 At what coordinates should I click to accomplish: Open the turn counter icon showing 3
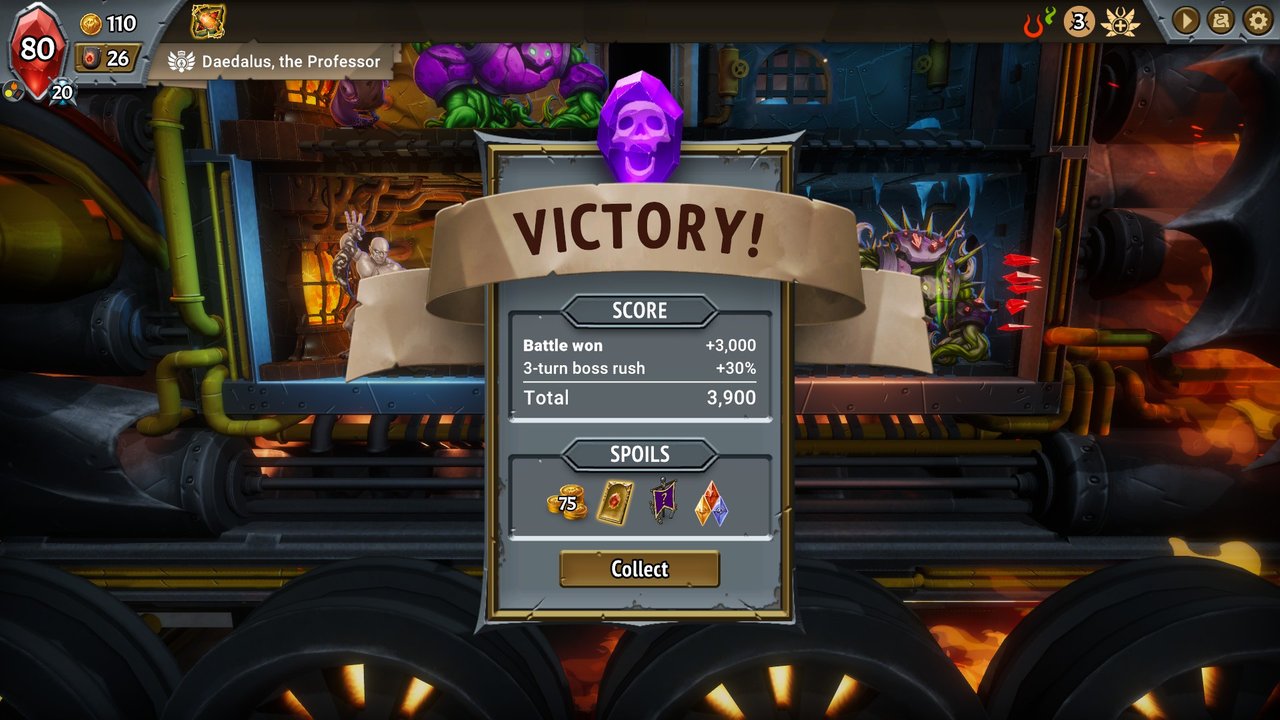point(1077,20)
